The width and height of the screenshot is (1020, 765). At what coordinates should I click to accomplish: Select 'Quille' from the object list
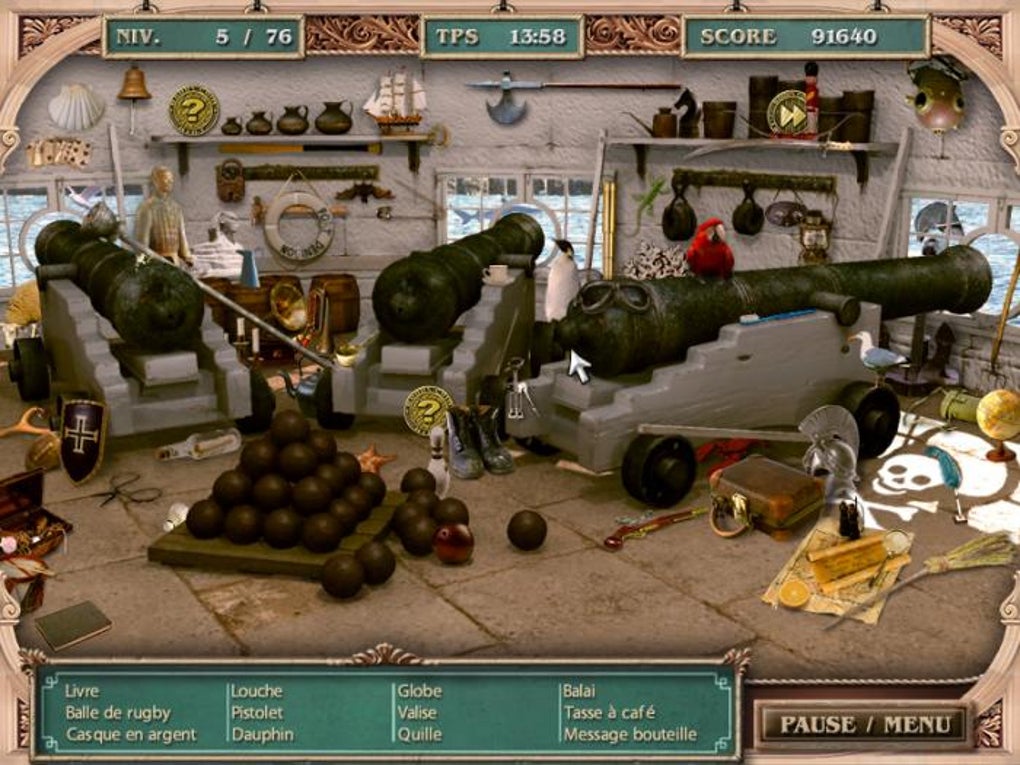coord(420,734)
